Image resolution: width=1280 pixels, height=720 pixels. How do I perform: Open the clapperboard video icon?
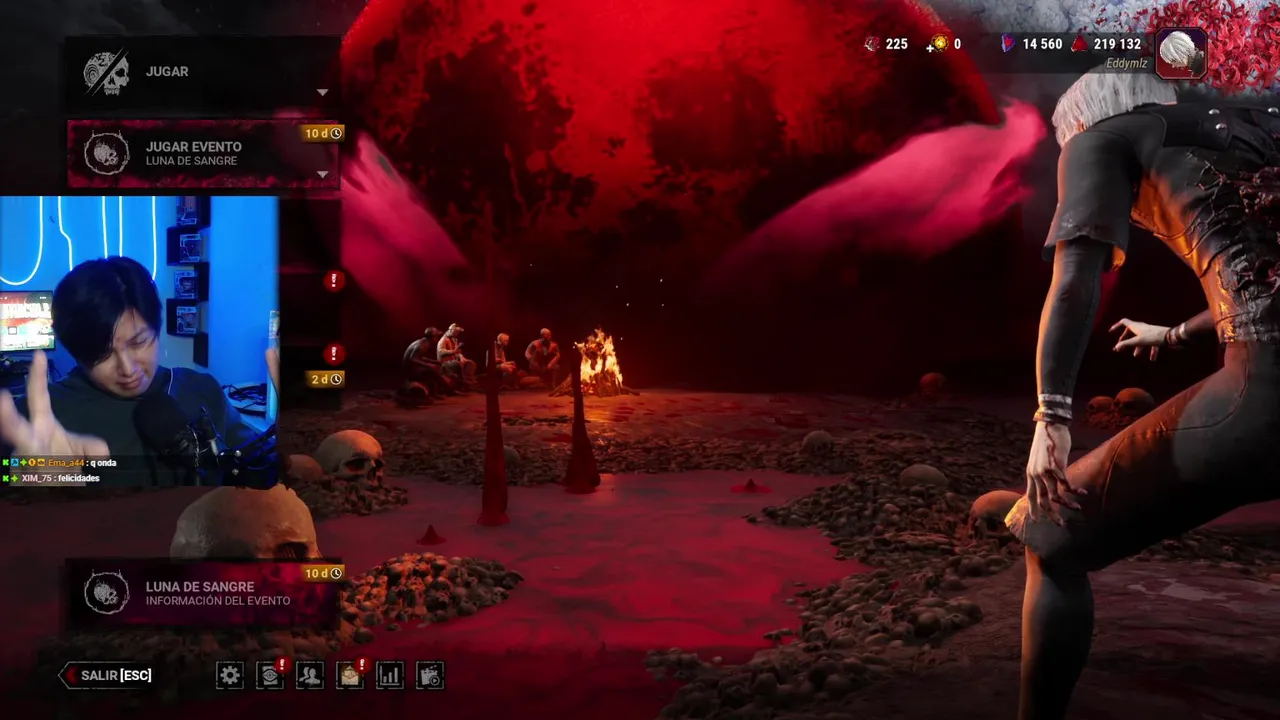(430, 676)
